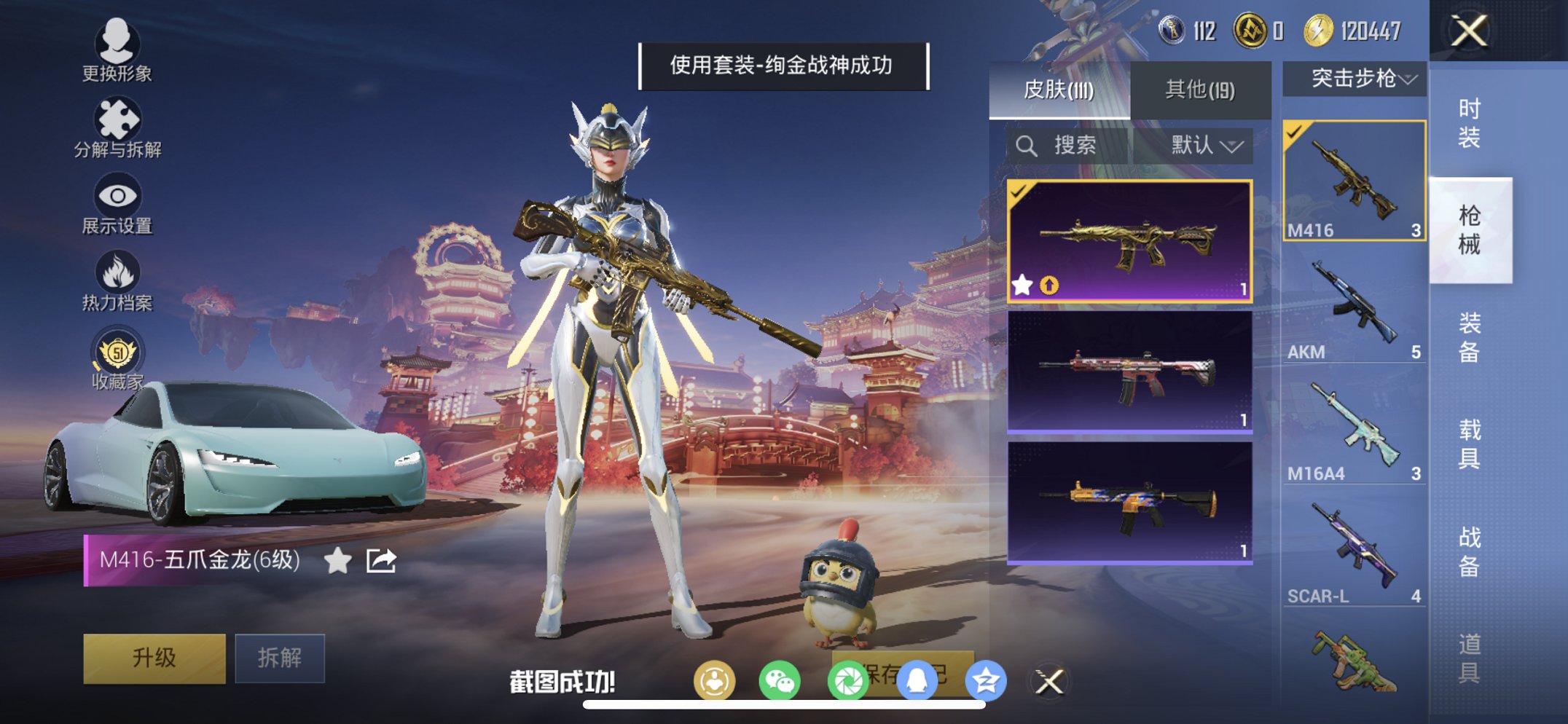Screen dimensions: 1568x724
Task: Share screenshot via WeChat
Action: [779, 678]
